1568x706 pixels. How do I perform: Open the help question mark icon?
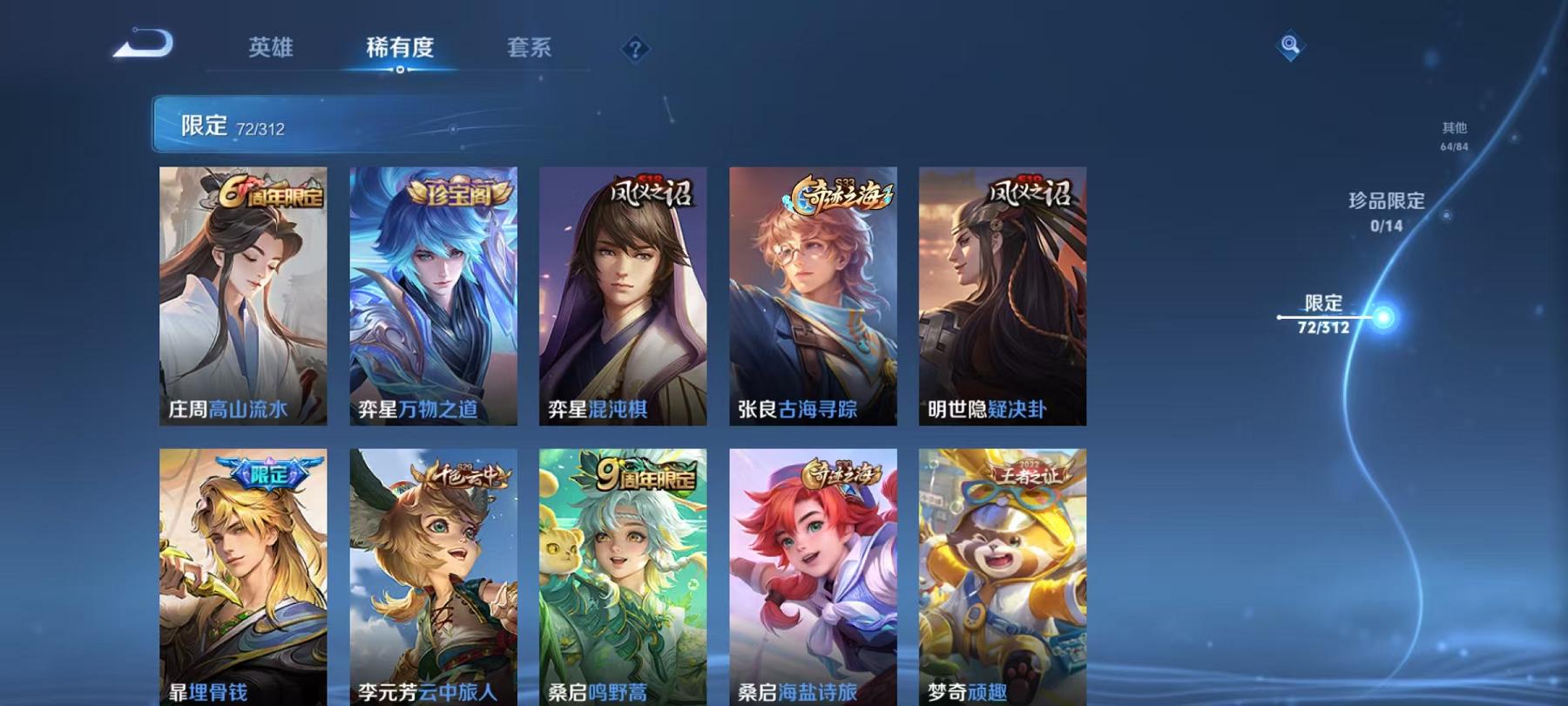[635, 48]
